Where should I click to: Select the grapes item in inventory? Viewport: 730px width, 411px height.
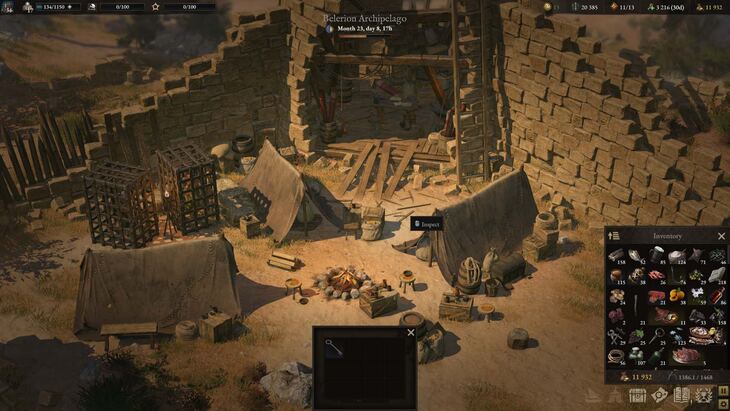pyautogui.click(x=636, y=334)
